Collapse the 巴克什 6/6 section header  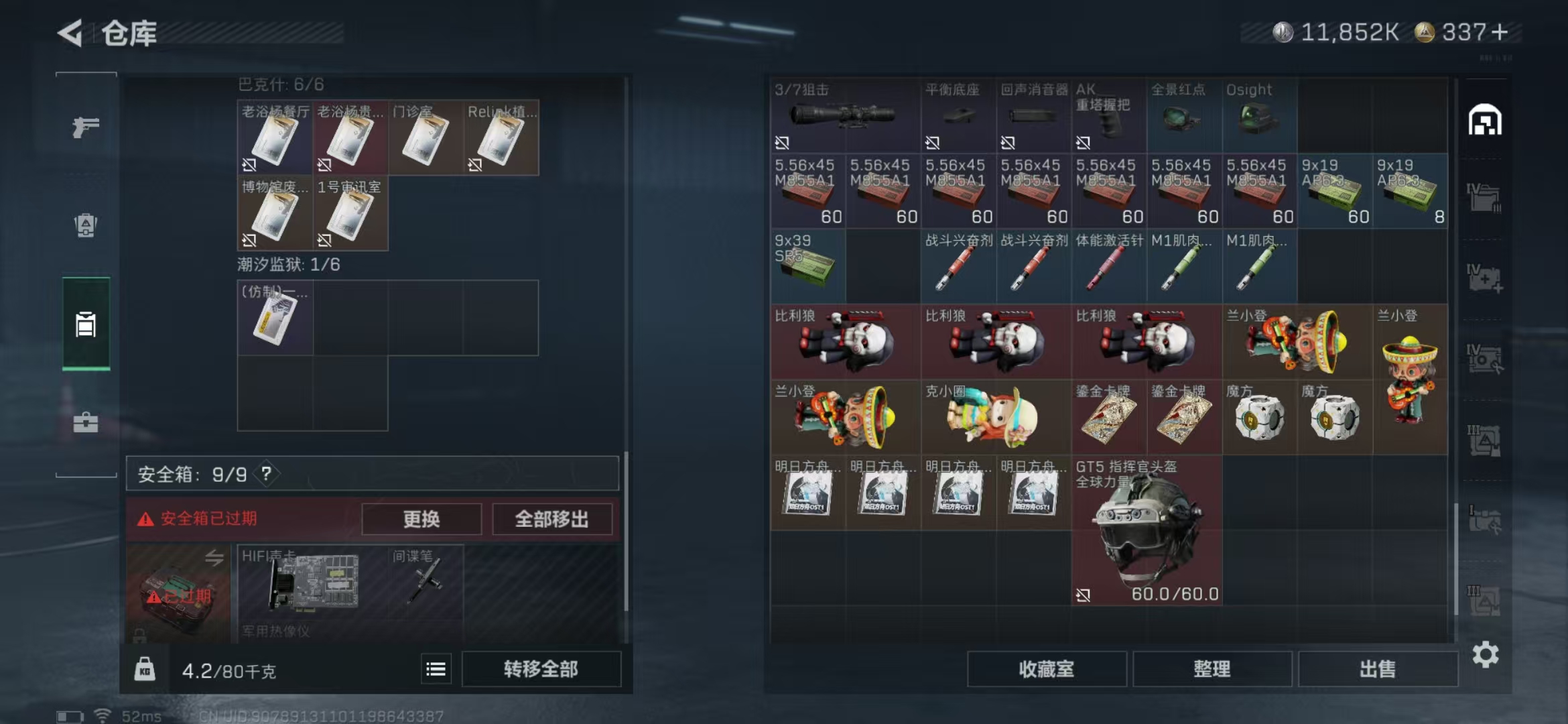click(x=281, y=84)
